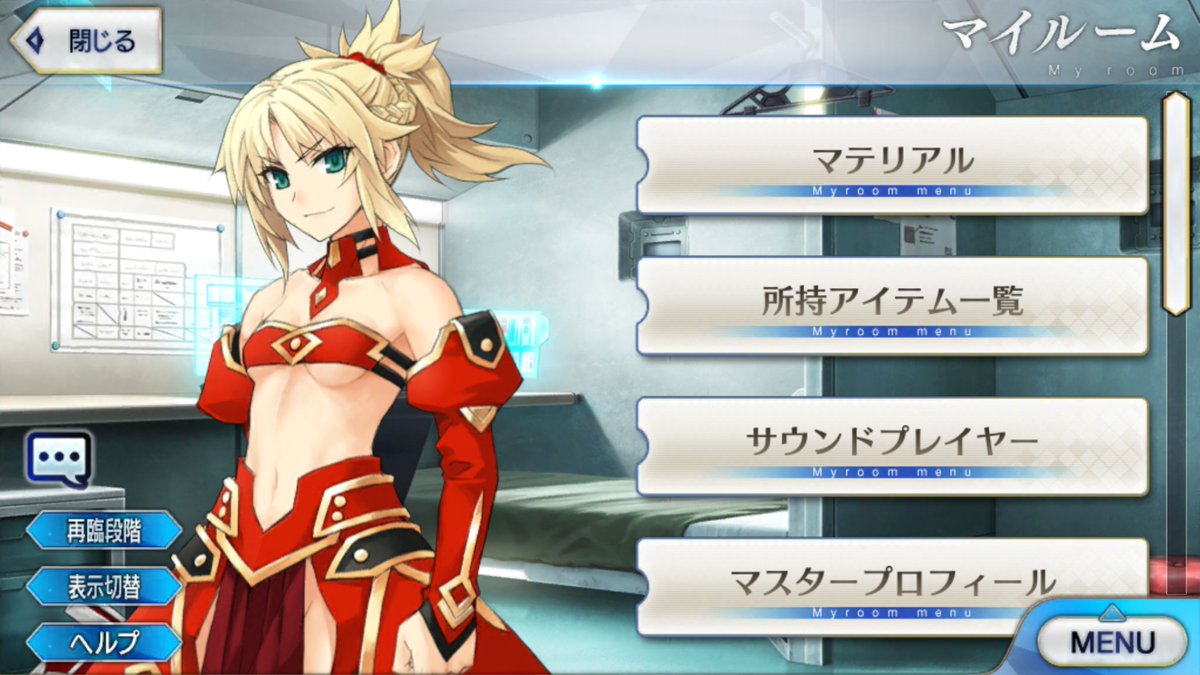Toggle display with 表示切替 button
This screenshot has width=1200, height=675.
pyautogui.click(x=104, y=587)
